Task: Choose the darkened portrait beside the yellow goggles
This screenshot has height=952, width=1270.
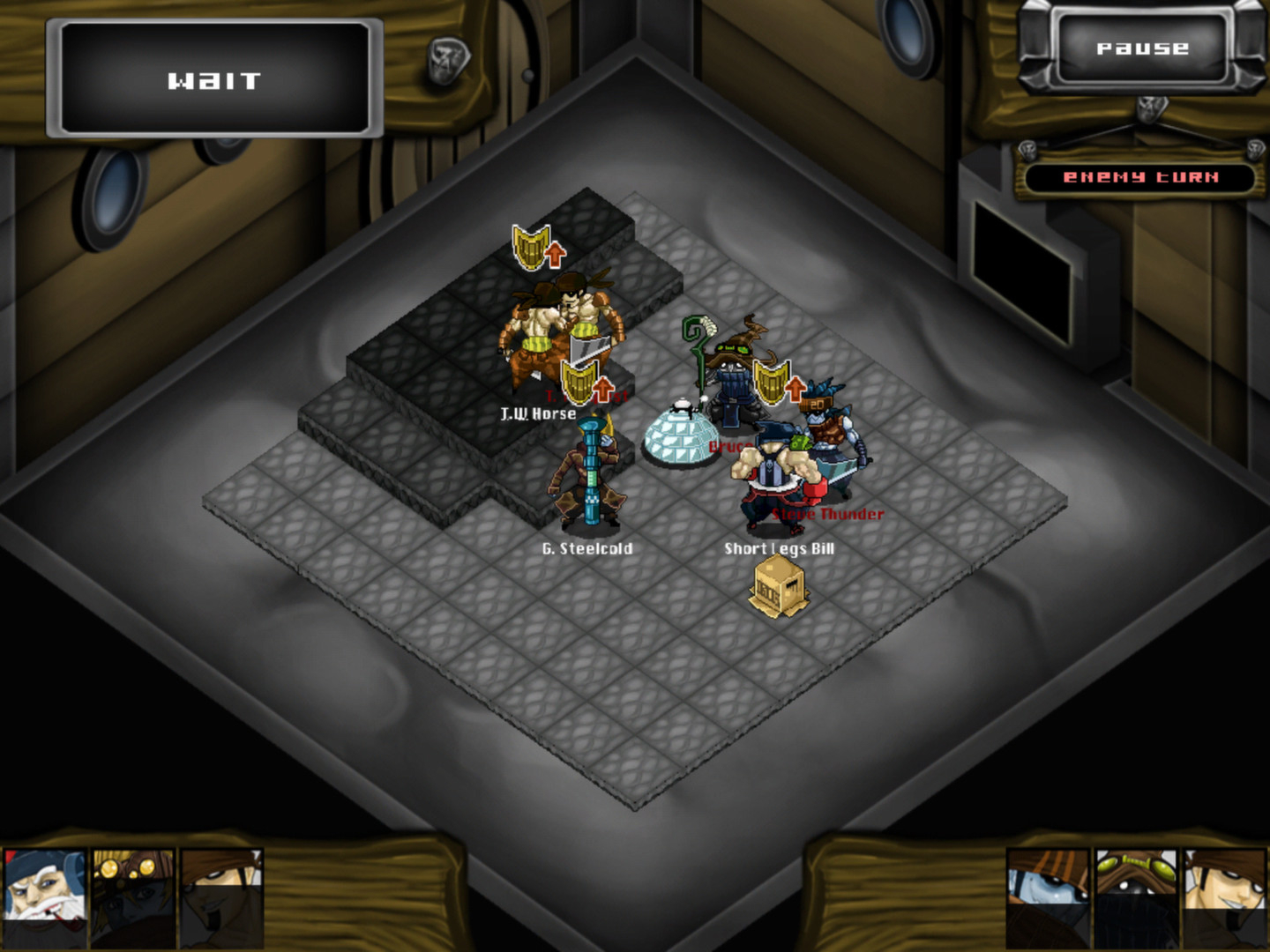Action: pos(221,896)
